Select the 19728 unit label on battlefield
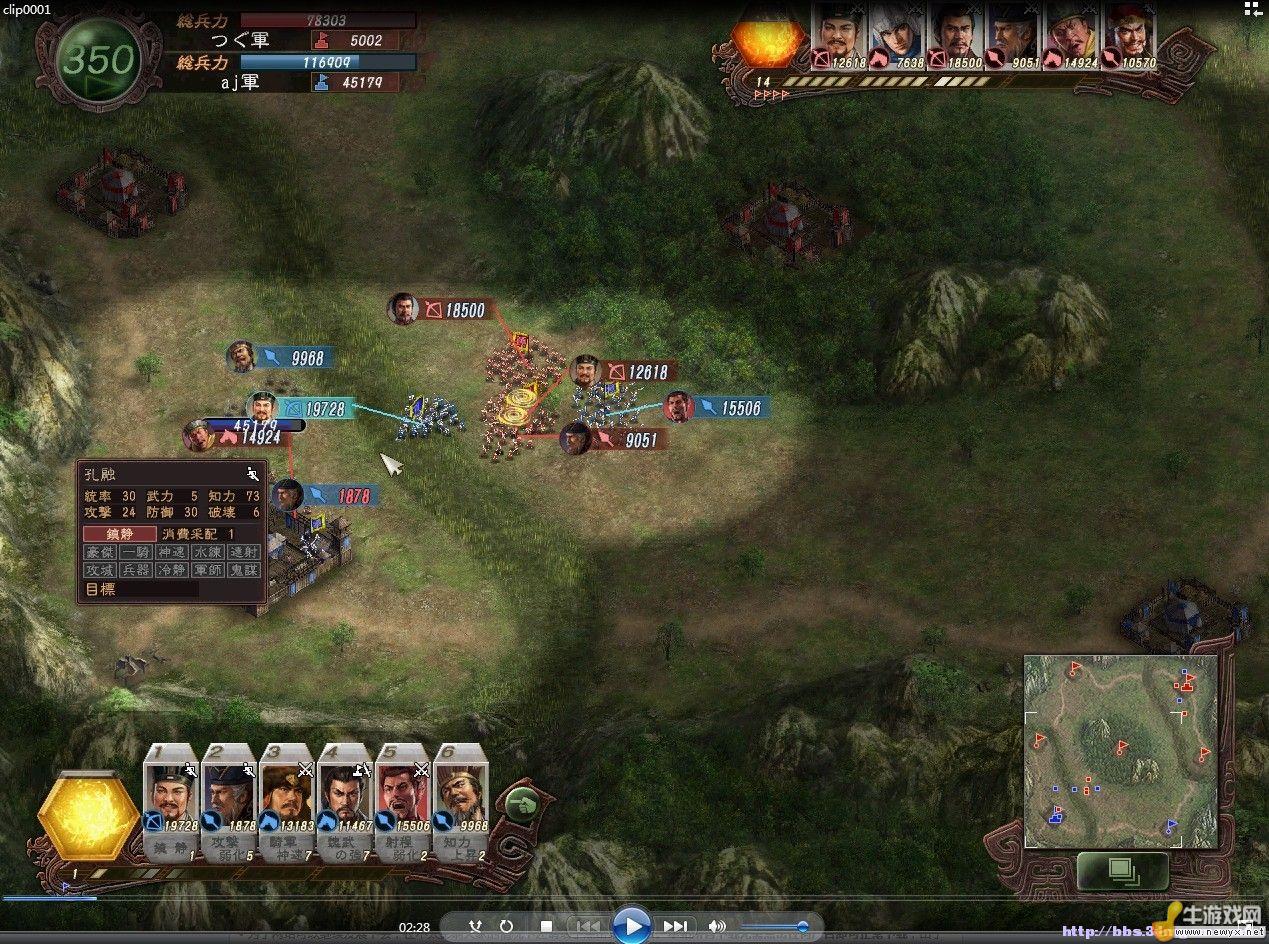Viewport: 1269px width, 944px height. [314, 409]
